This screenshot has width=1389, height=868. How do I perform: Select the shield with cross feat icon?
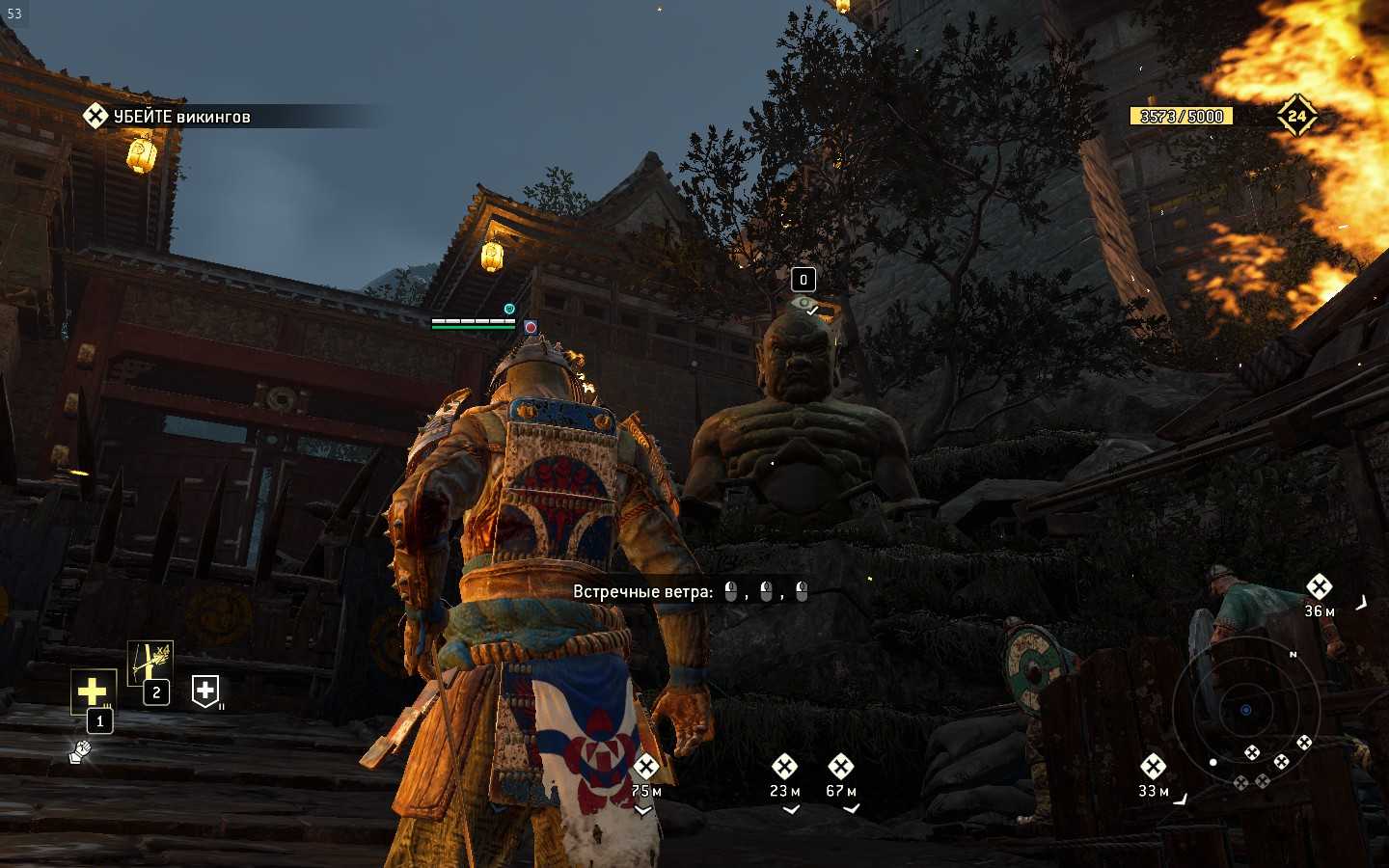[x=205, y=690]
